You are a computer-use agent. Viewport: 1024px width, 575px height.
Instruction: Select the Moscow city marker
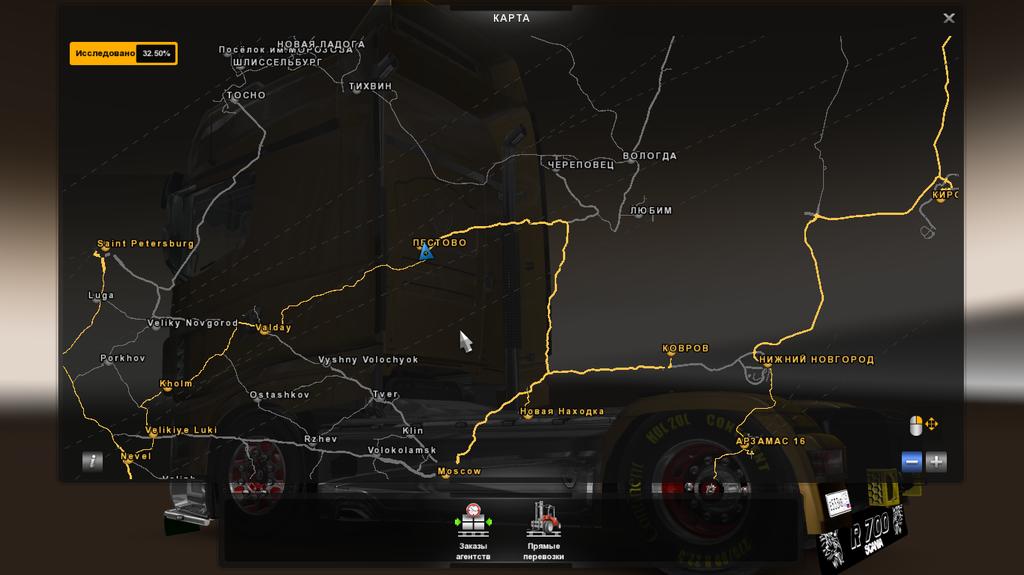(444, 476)
